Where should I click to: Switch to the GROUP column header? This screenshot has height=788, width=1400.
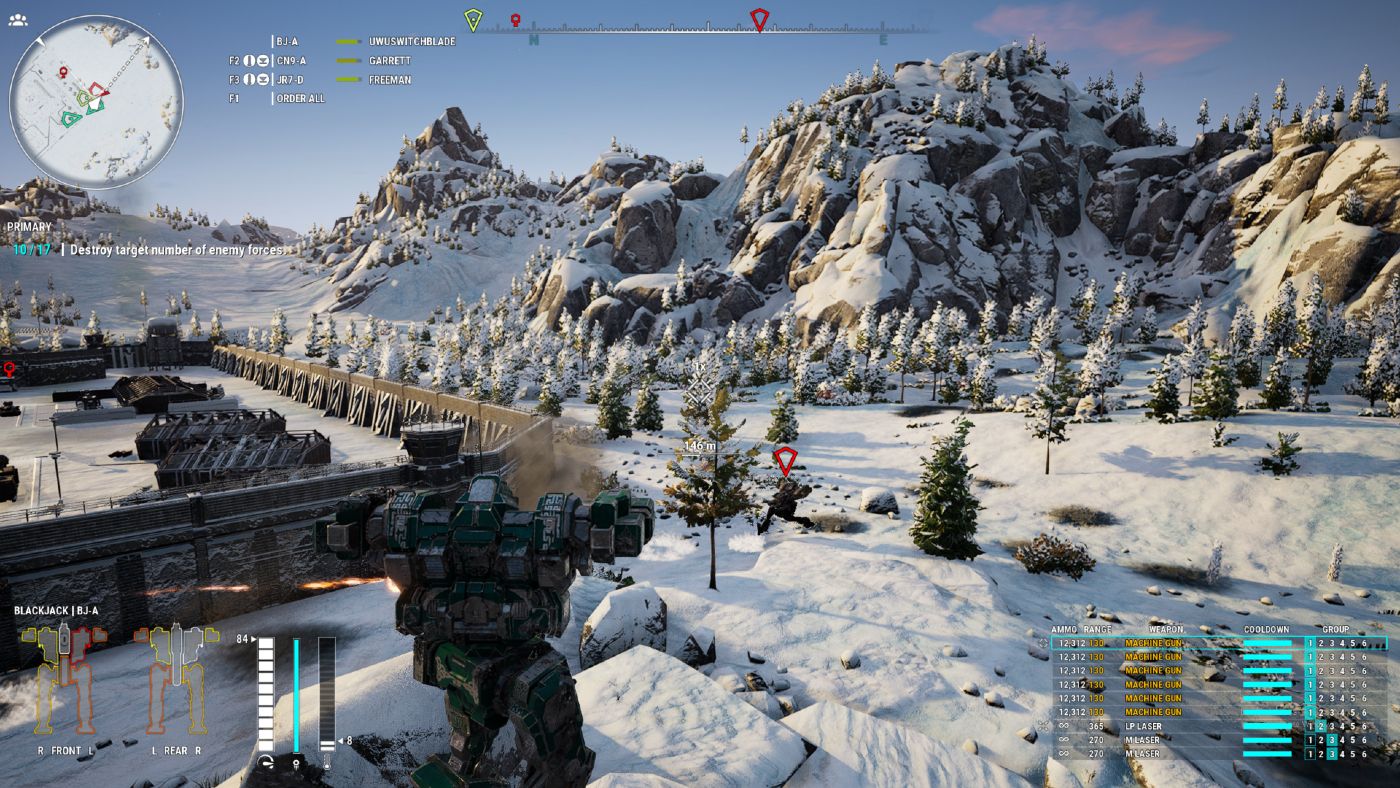[x=1335, y=629]
